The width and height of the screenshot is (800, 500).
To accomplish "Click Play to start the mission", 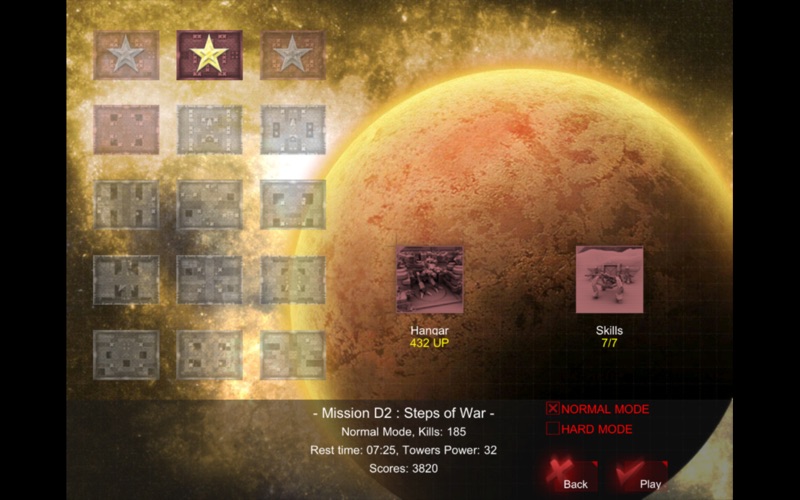I will click(x=642, y=473).
